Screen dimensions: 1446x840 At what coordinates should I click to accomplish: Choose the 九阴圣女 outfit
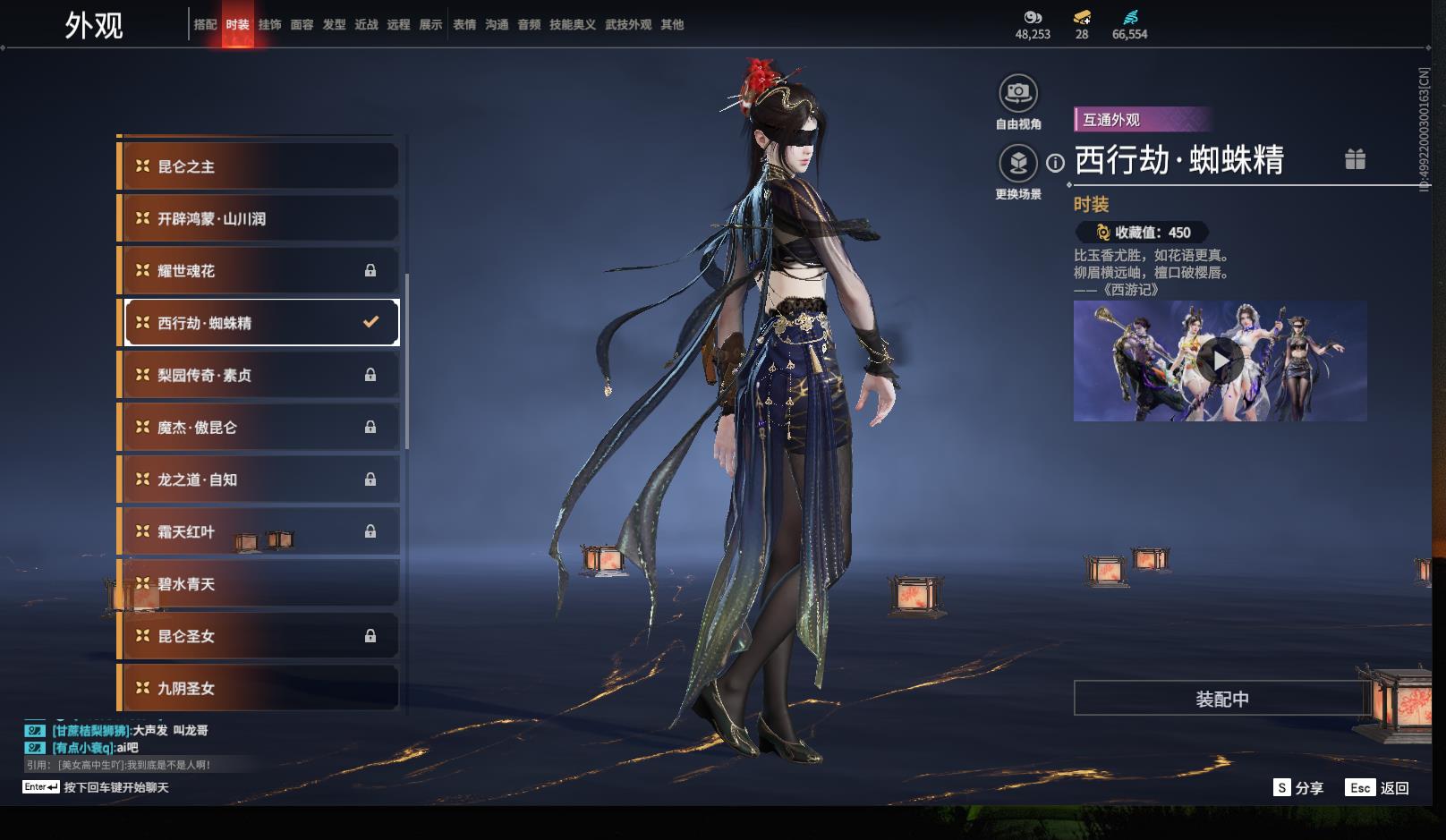(259, 688)
